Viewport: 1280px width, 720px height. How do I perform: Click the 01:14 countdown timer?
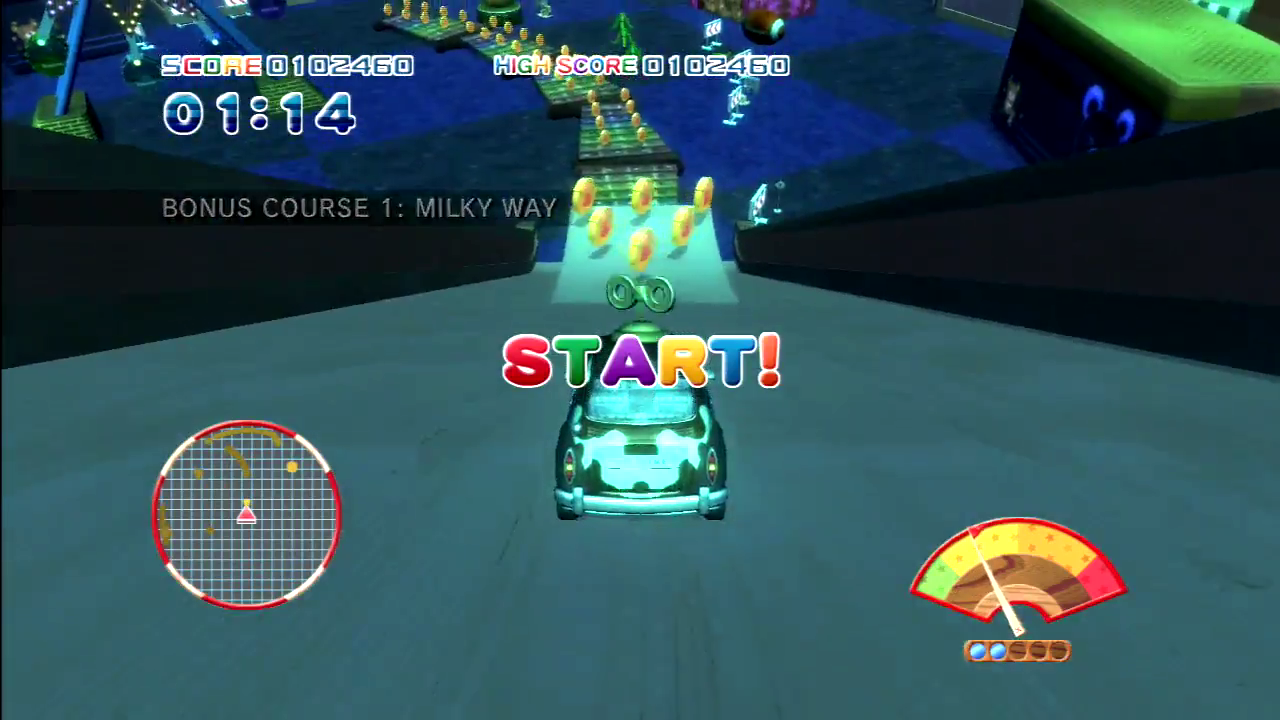[258, 114]
